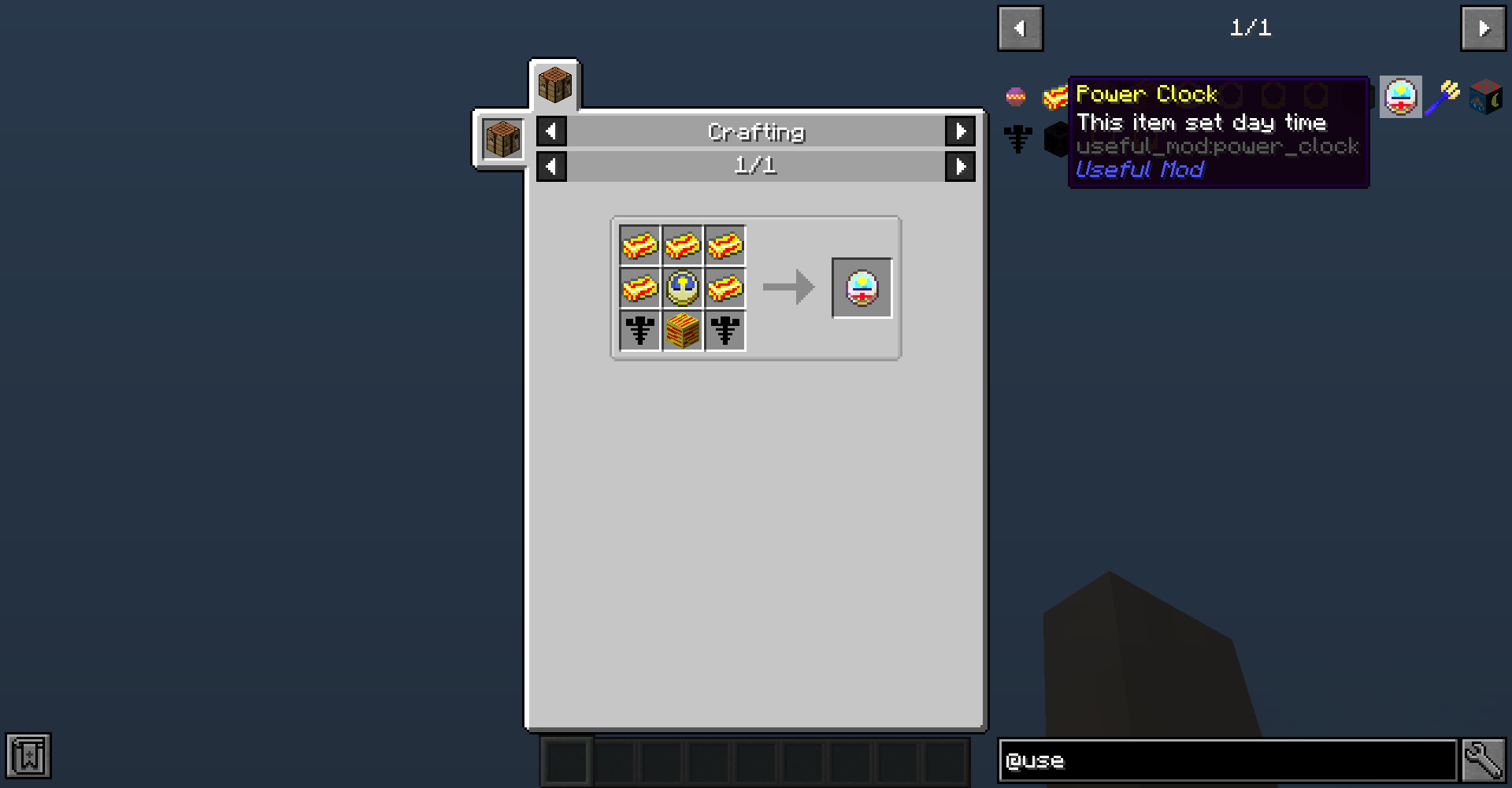This screenshot has height=788, width=1512.
Task: Click the left arrow beside the Crafting title
Action: (550, 131)
